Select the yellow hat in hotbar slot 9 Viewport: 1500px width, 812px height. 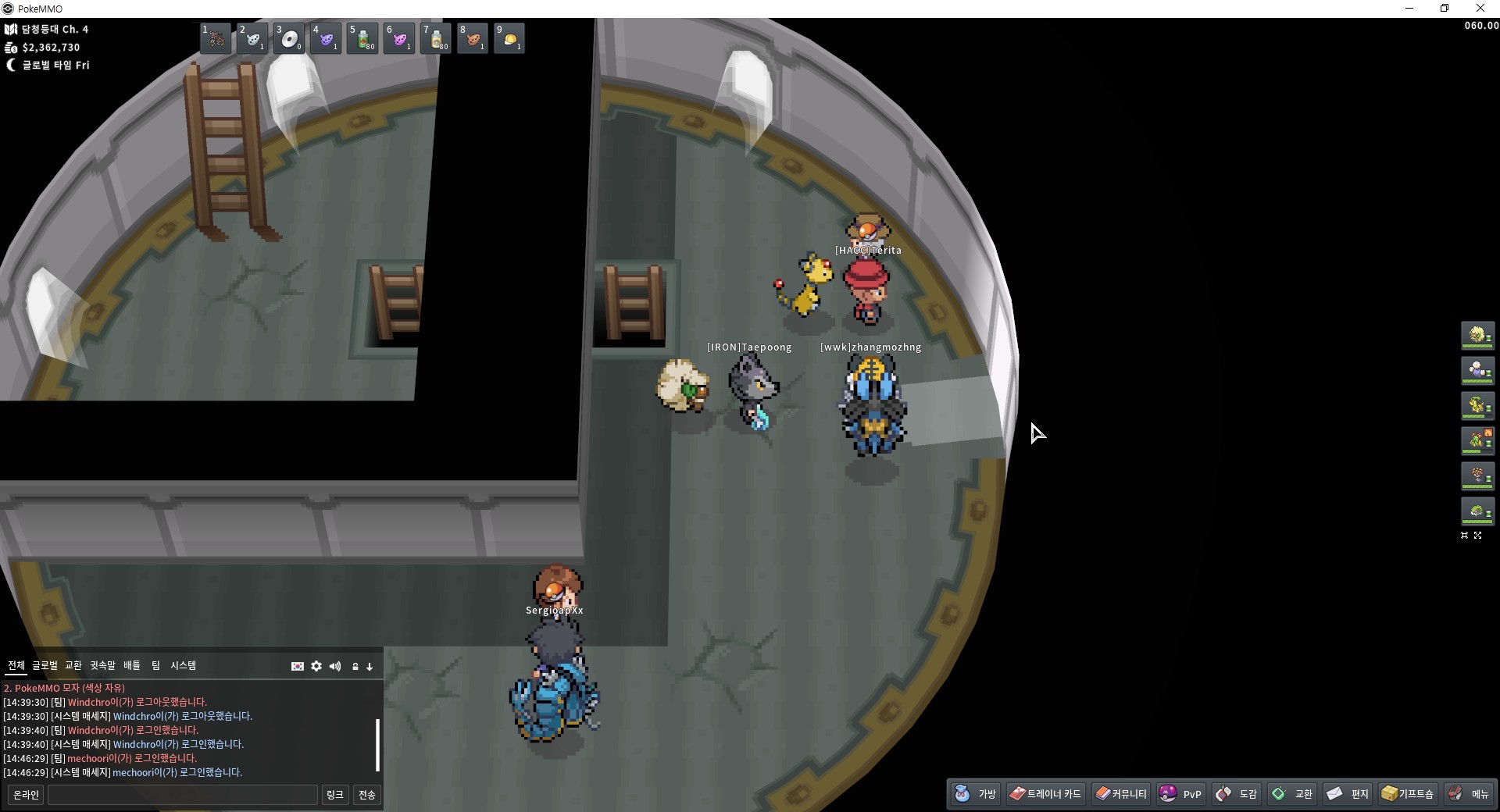(509, 38)
